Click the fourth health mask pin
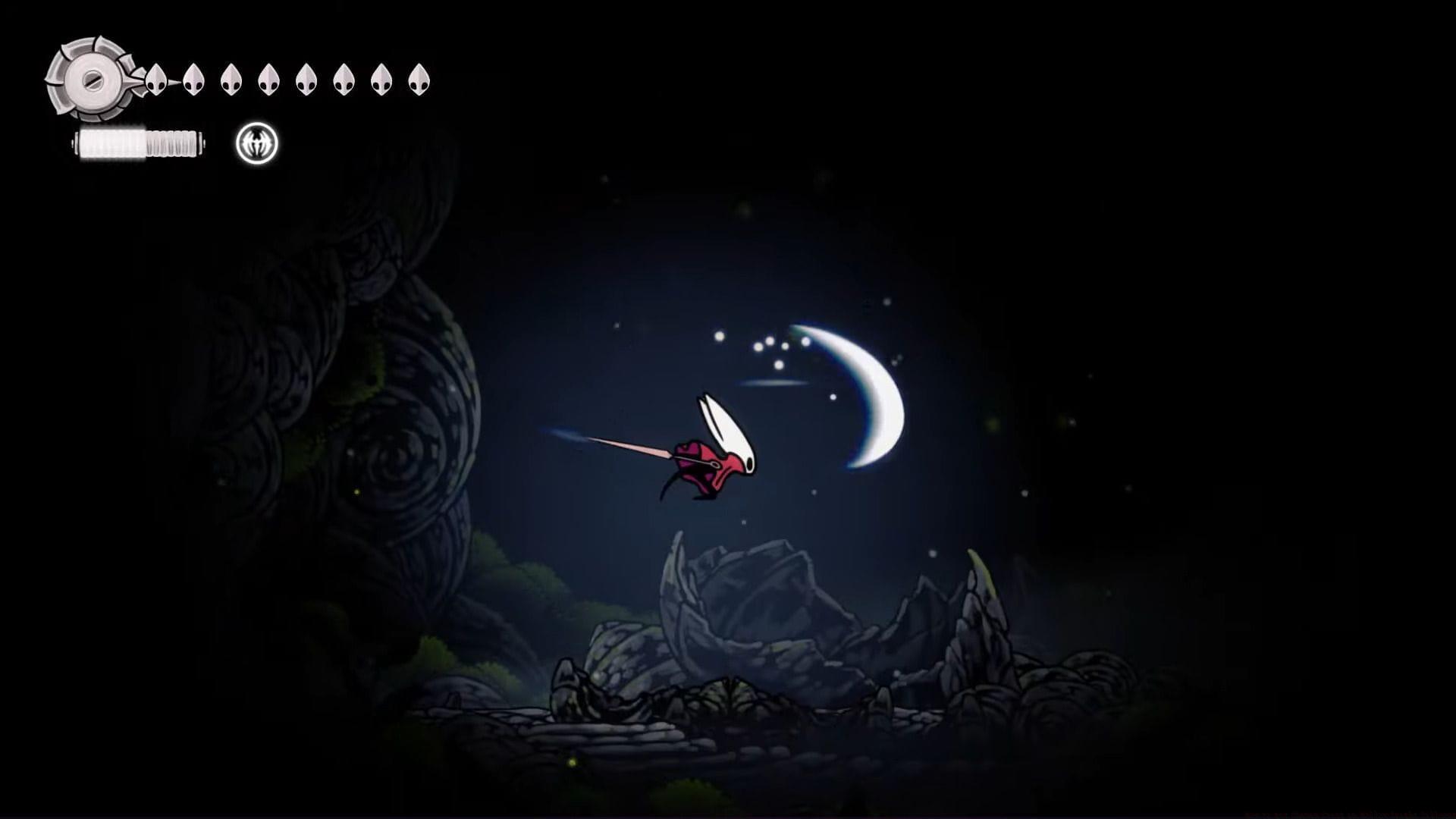Viewport: 1456px width, 819px height. 268,78
